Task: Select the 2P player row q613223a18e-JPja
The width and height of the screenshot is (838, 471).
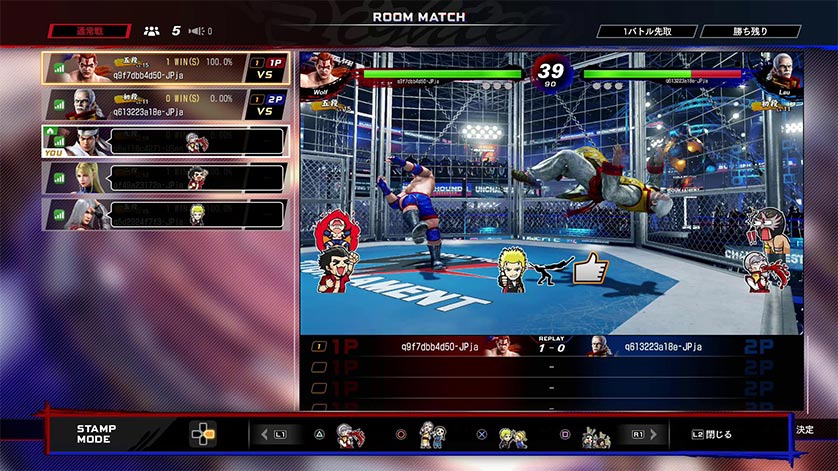Action: click(x=165, y=104)
